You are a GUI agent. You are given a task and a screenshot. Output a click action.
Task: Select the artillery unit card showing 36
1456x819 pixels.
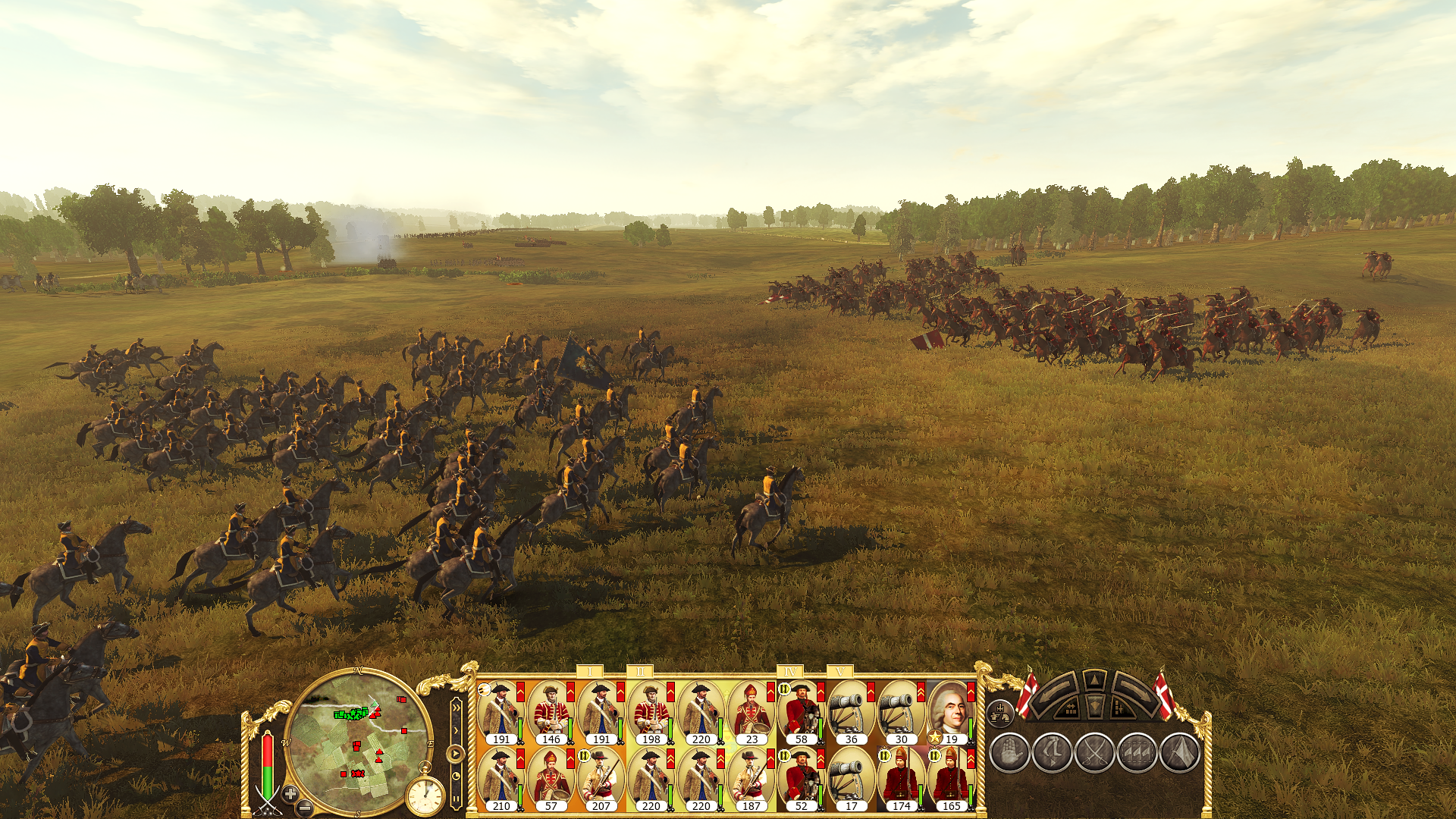coord(851,713)
